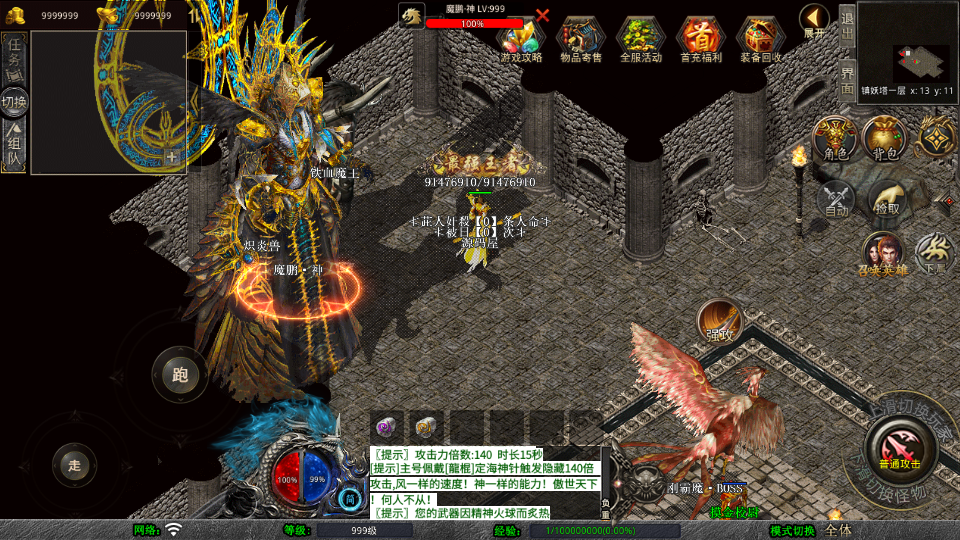Open the 物品寄售 consignment shop
Viewport: 960px width, 540px height.
tap(581, 38)
